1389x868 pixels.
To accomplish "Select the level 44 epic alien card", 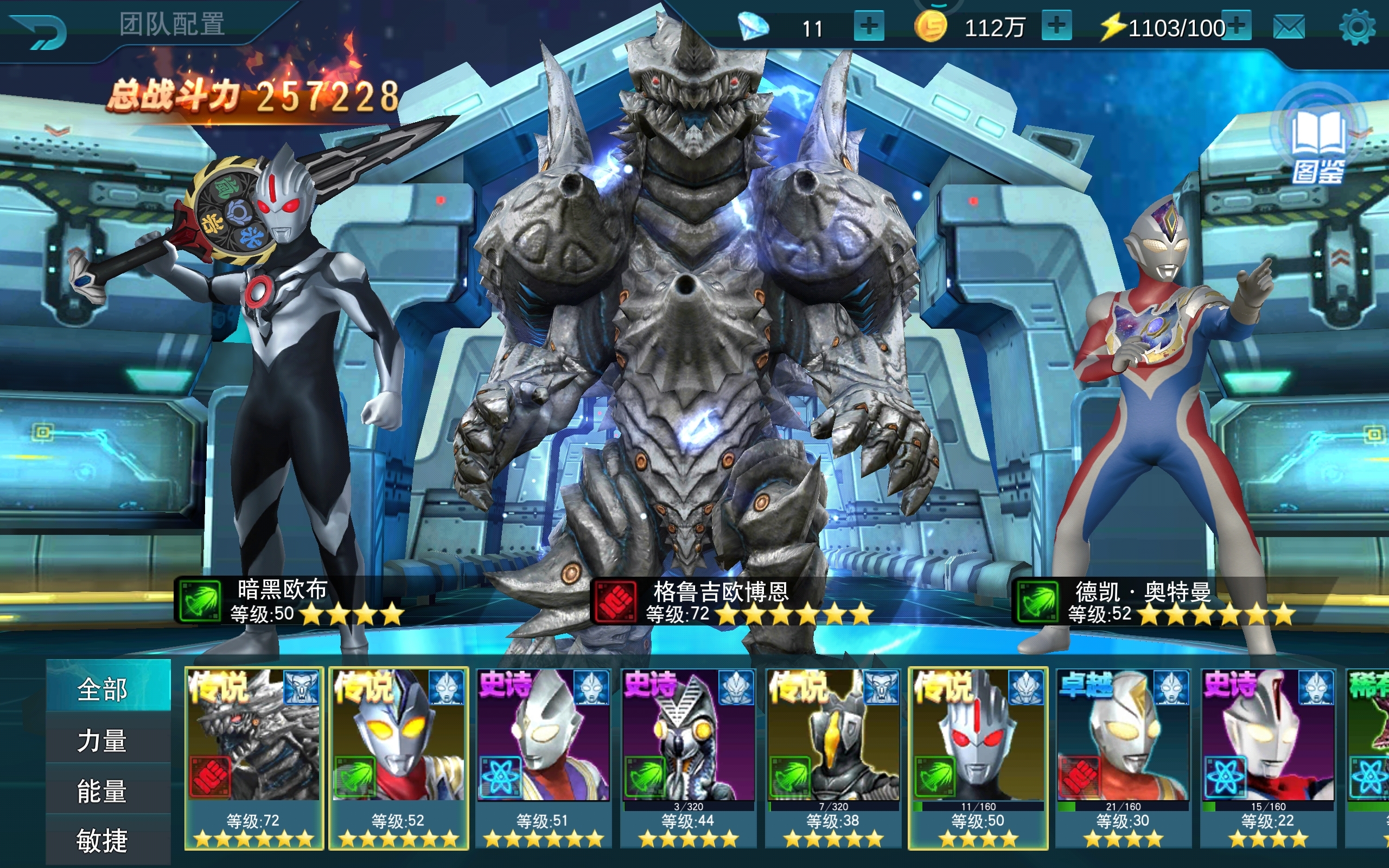I will [687, 757].
